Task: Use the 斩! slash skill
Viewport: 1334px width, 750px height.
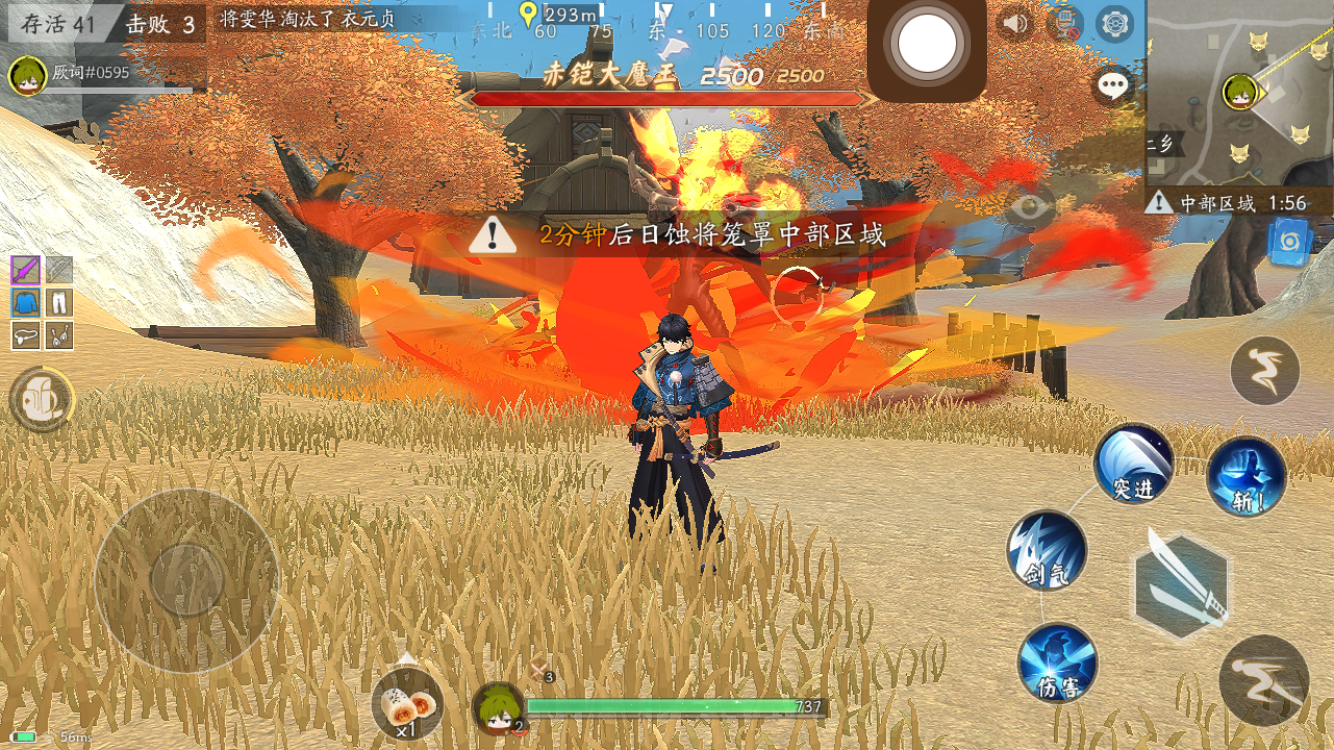Action: 1247,476
